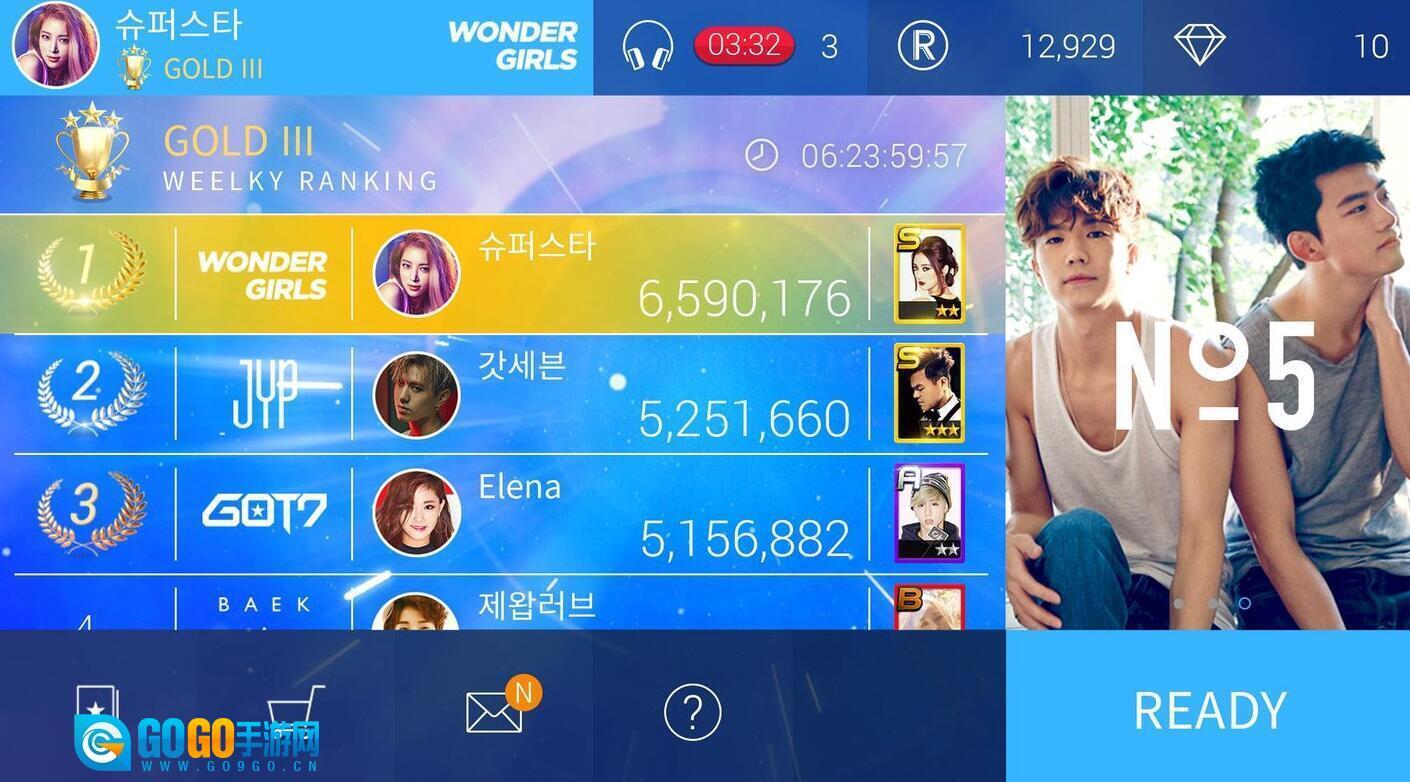1410x782 pixels.
Task: Open the No 5 album banner
Action: [x=1208, y=362]
